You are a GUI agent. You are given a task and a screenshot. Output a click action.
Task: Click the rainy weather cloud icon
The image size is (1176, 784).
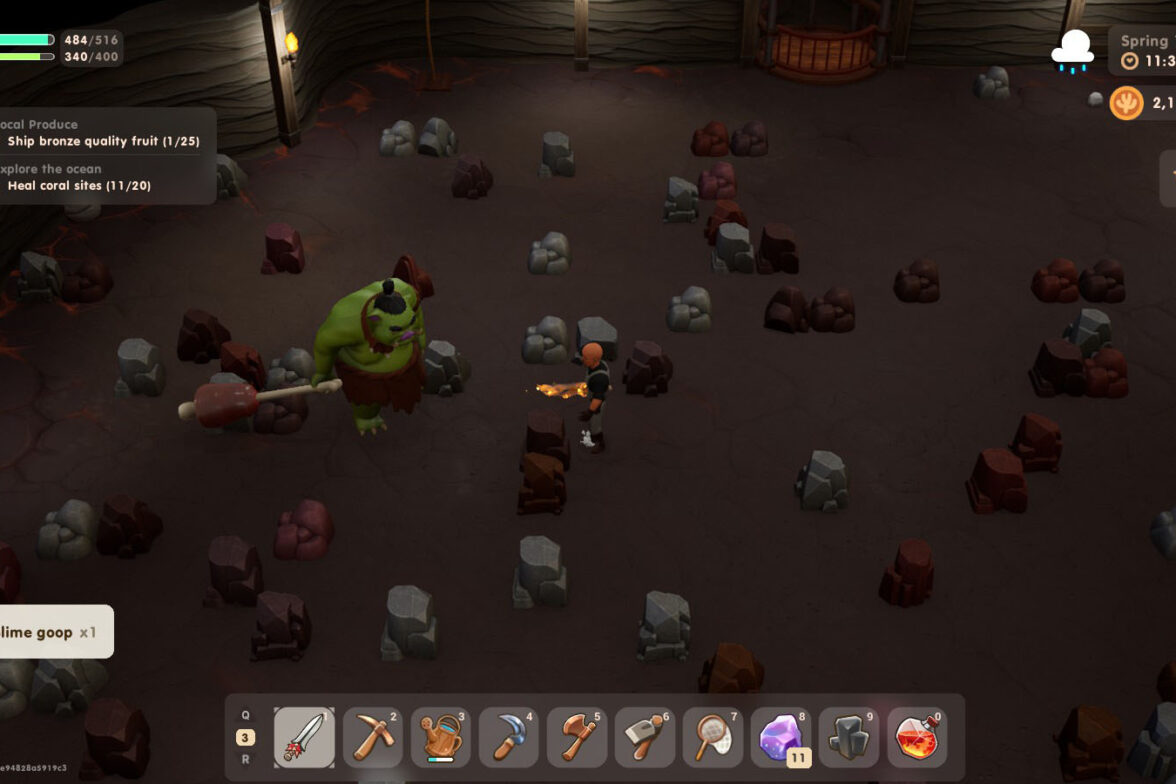pos(1072,51)
